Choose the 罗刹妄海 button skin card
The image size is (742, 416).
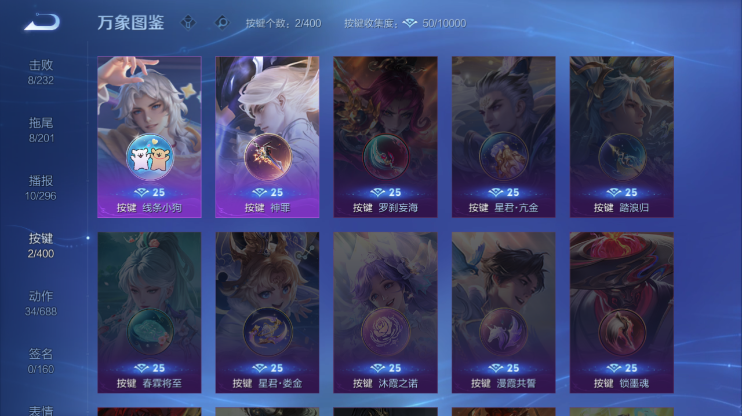click(385, 136)
